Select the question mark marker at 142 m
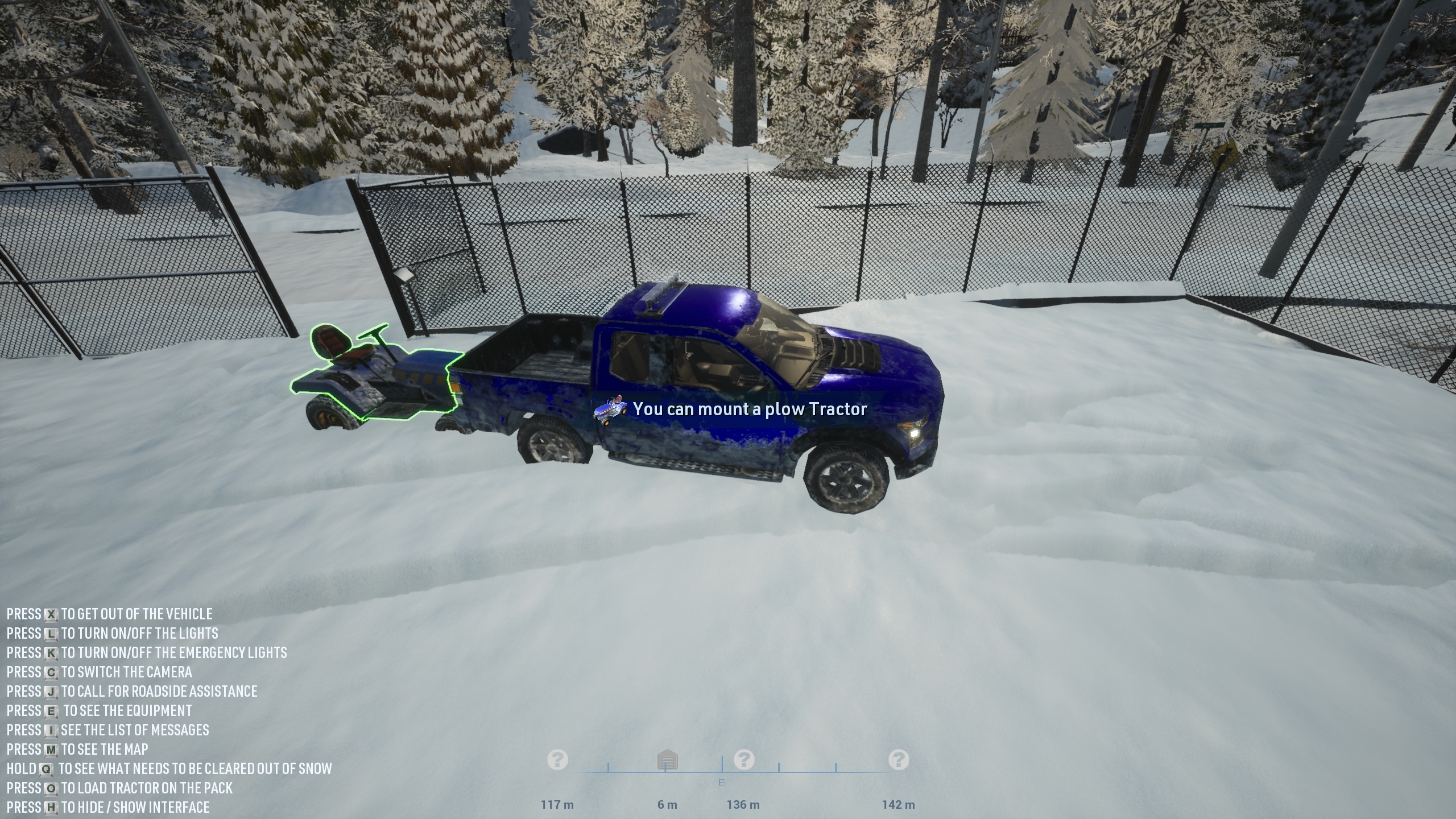The height and width of the screenshot is (819, 1456). click(899, 759)
